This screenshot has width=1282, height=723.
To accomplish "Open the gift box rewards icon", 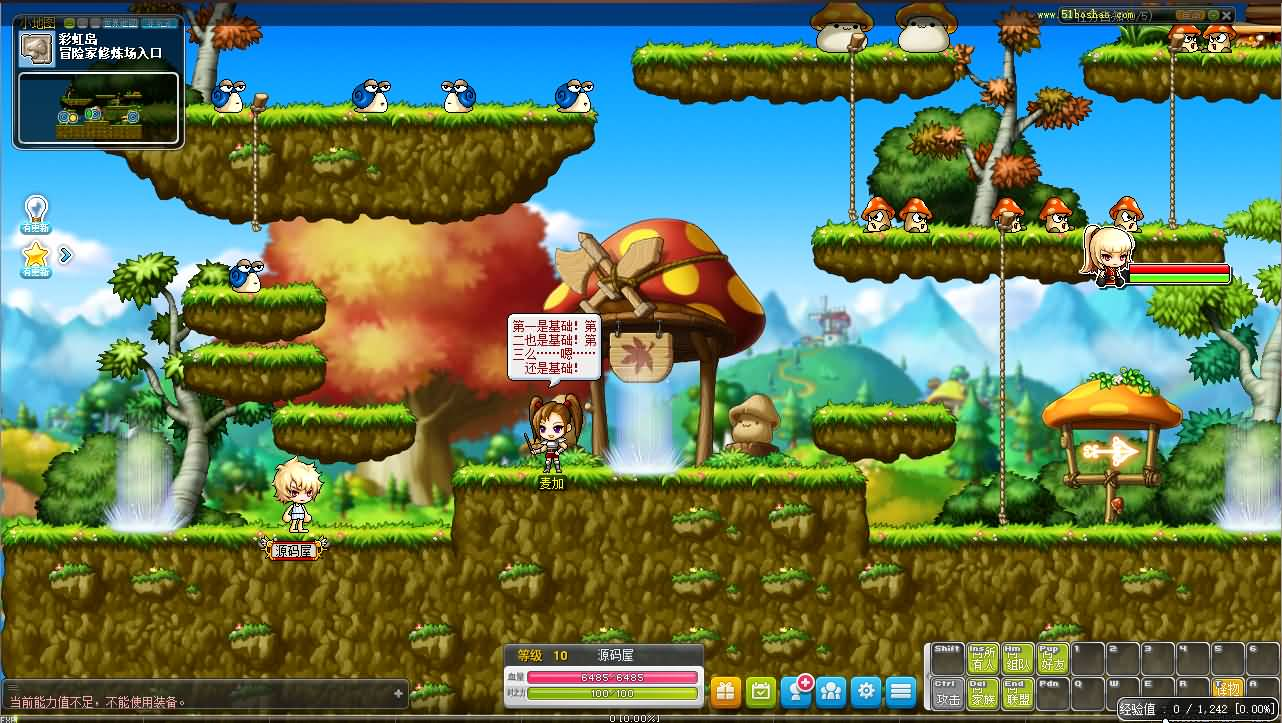I will click(x=726, y=691).
